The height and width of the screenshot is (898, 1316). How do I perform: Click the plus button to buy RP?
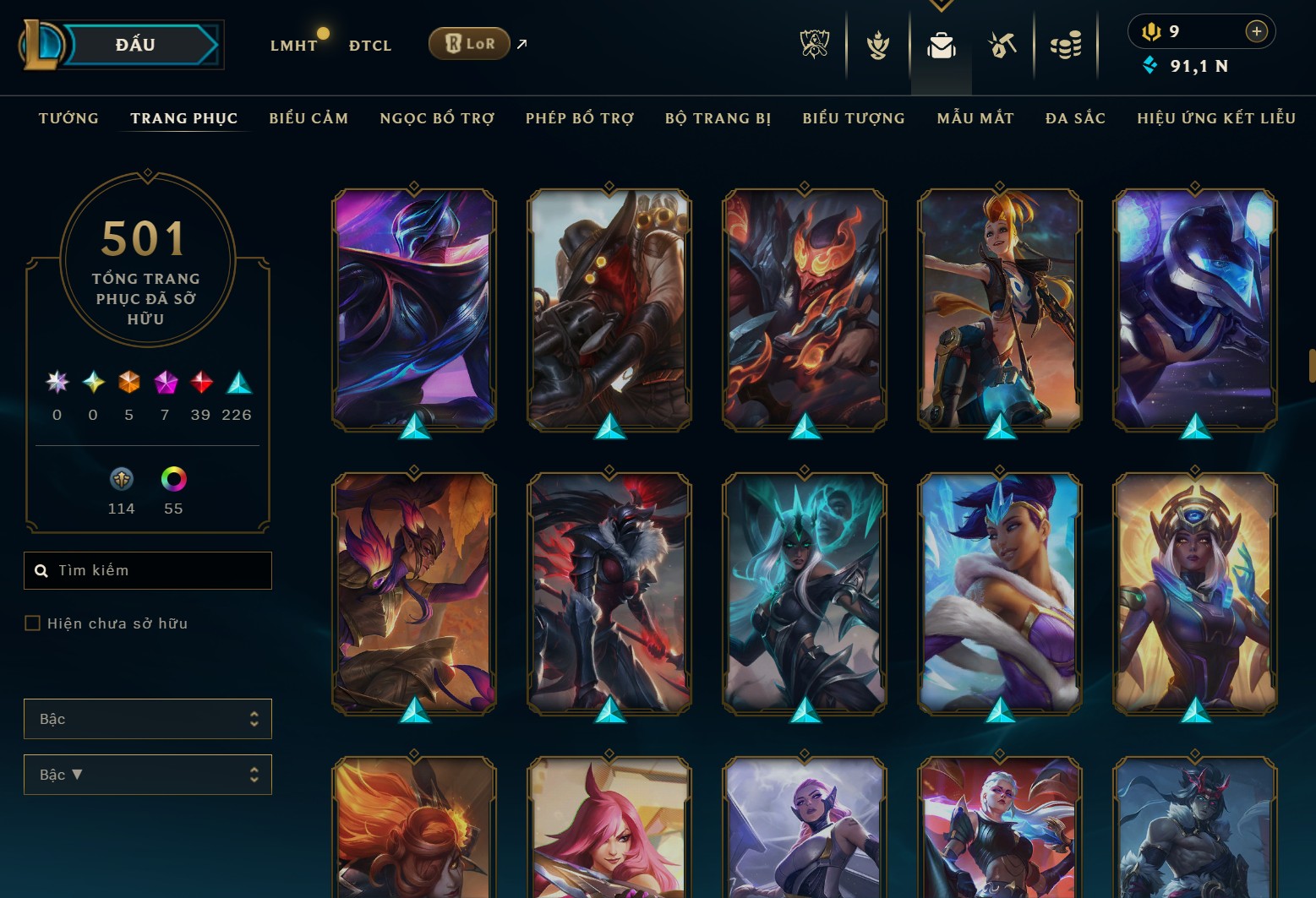(1257, 30)
